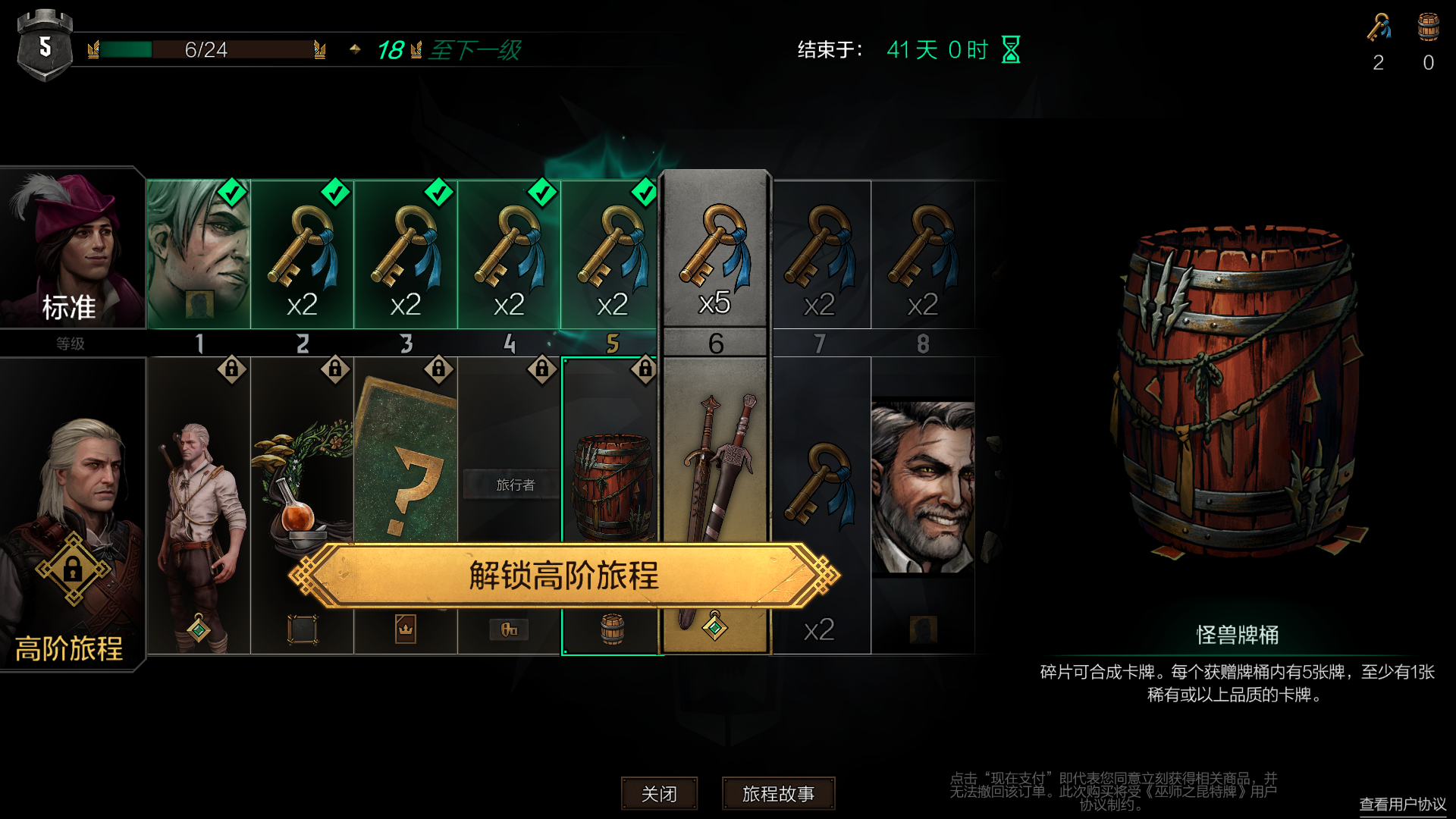Open the 查看用户协议 user agreement link
The width and height of the screenshot is (1456, 819).
click(1402, 804)
